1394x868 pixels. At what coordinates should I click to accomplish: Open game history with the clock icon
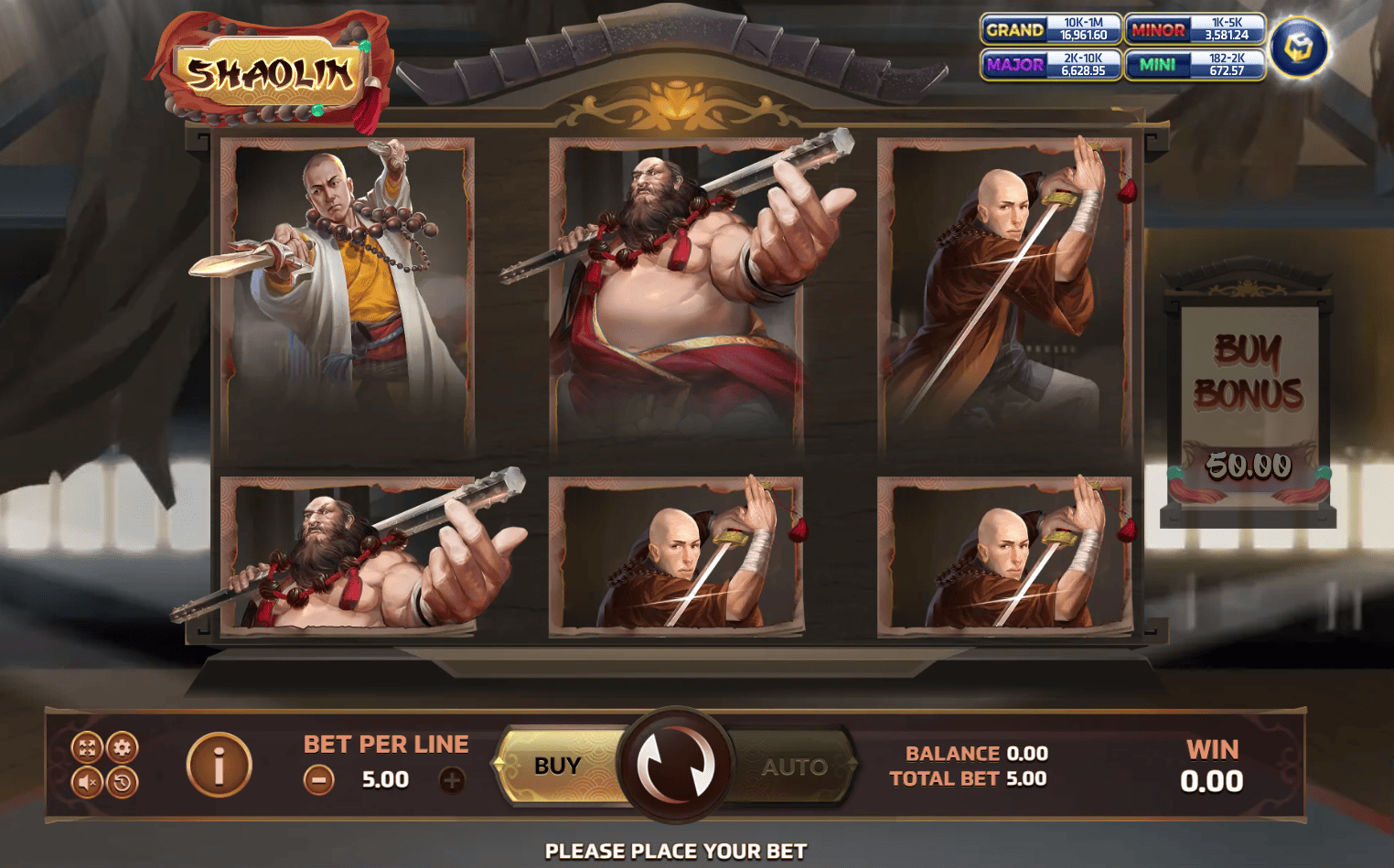[x=122, y=784]
